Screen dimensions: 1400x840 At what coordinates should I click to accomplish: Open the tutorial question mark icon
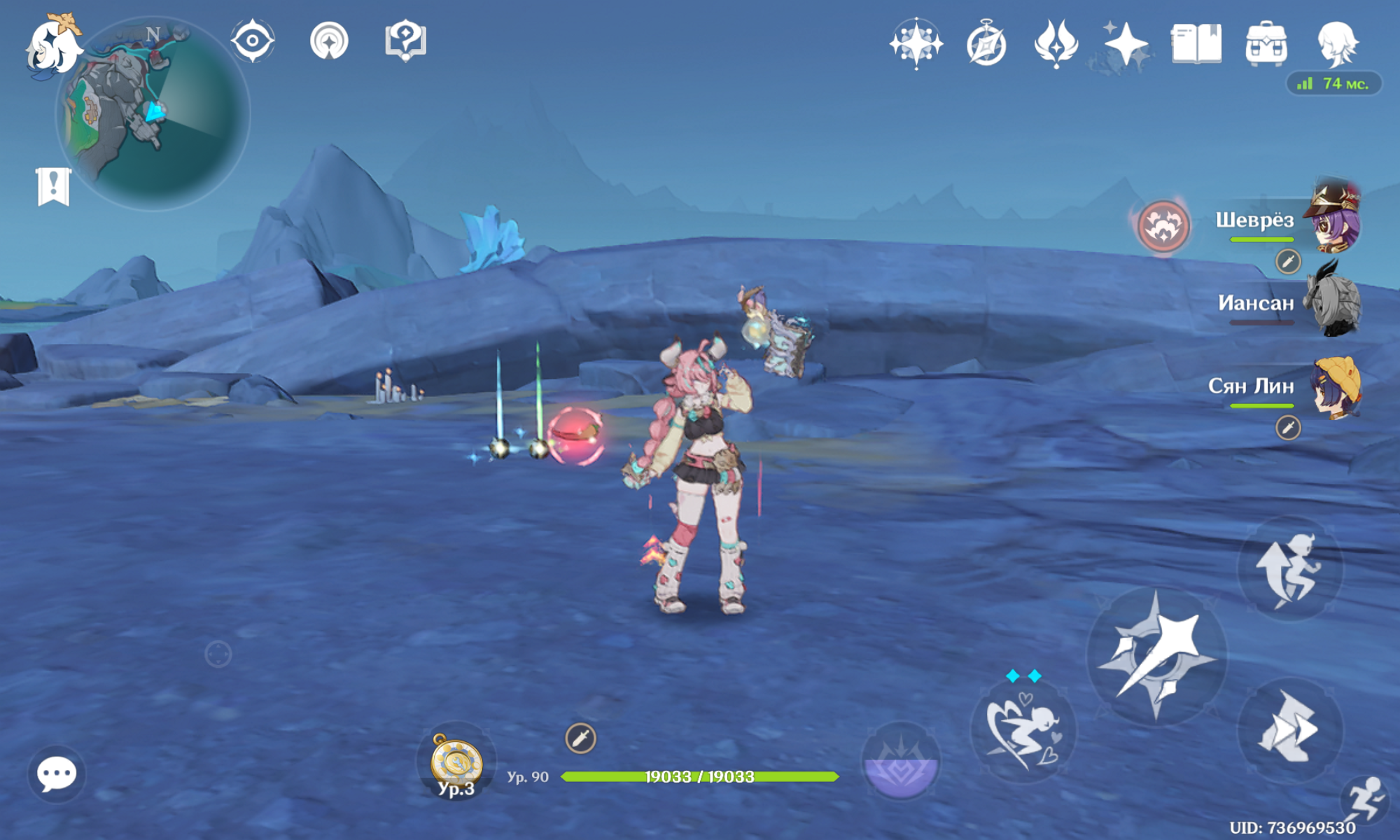click(x=405, y=41)
